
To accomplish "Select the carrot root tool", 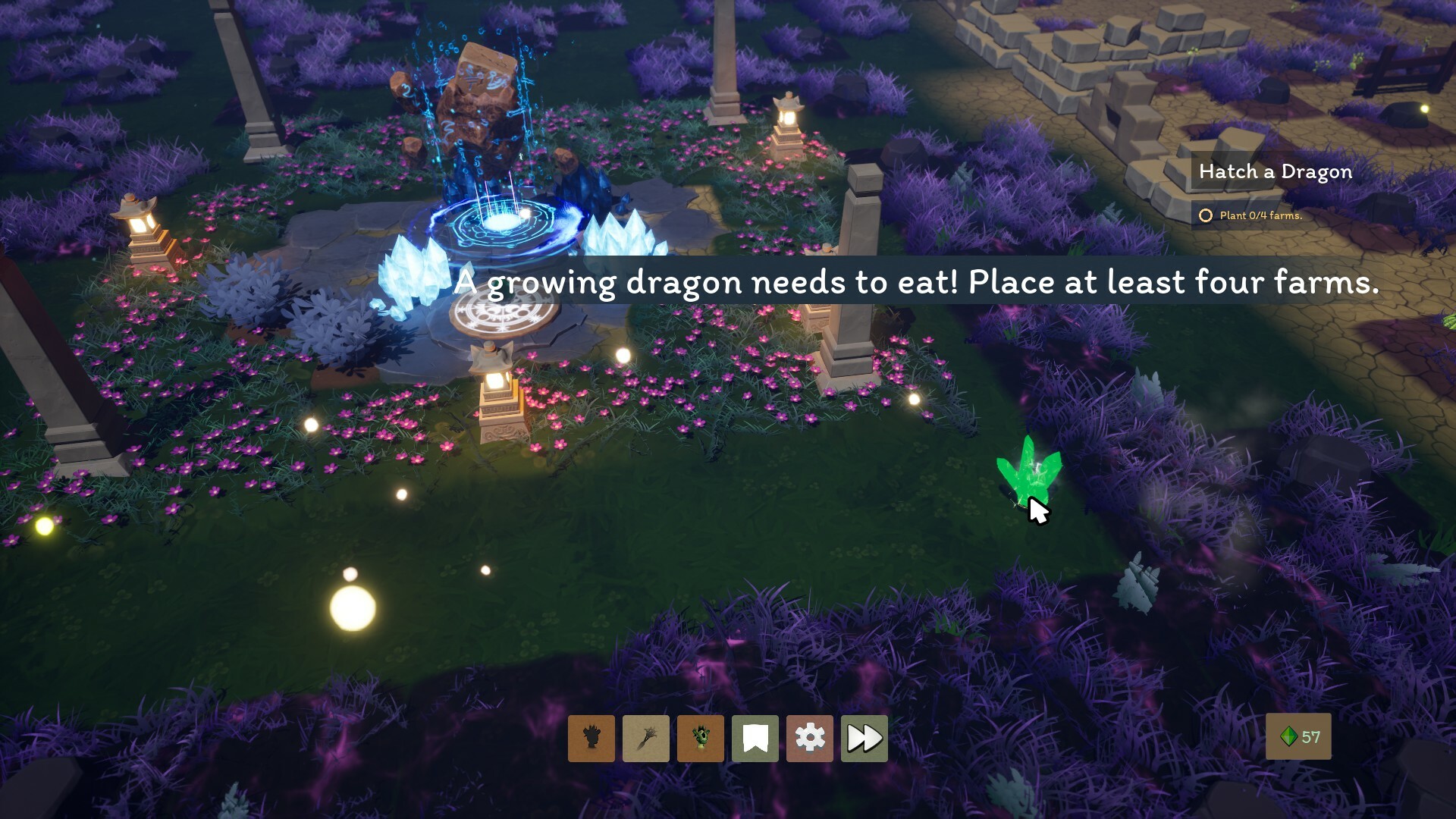I will [646, 739].
